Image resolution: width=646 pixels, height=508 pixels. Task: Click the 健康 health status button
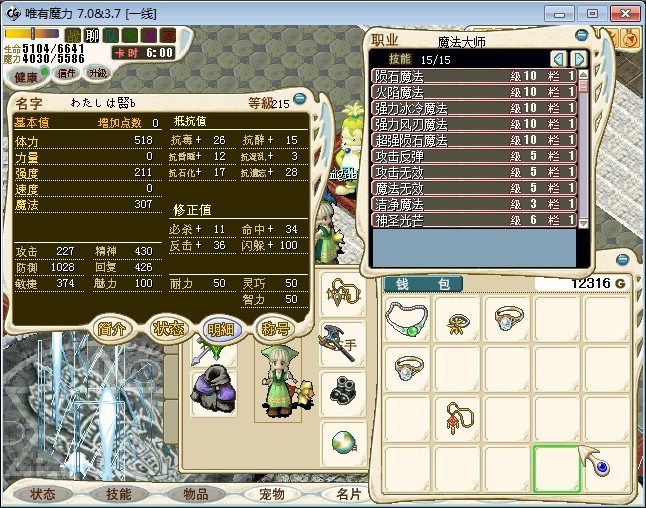27,77
